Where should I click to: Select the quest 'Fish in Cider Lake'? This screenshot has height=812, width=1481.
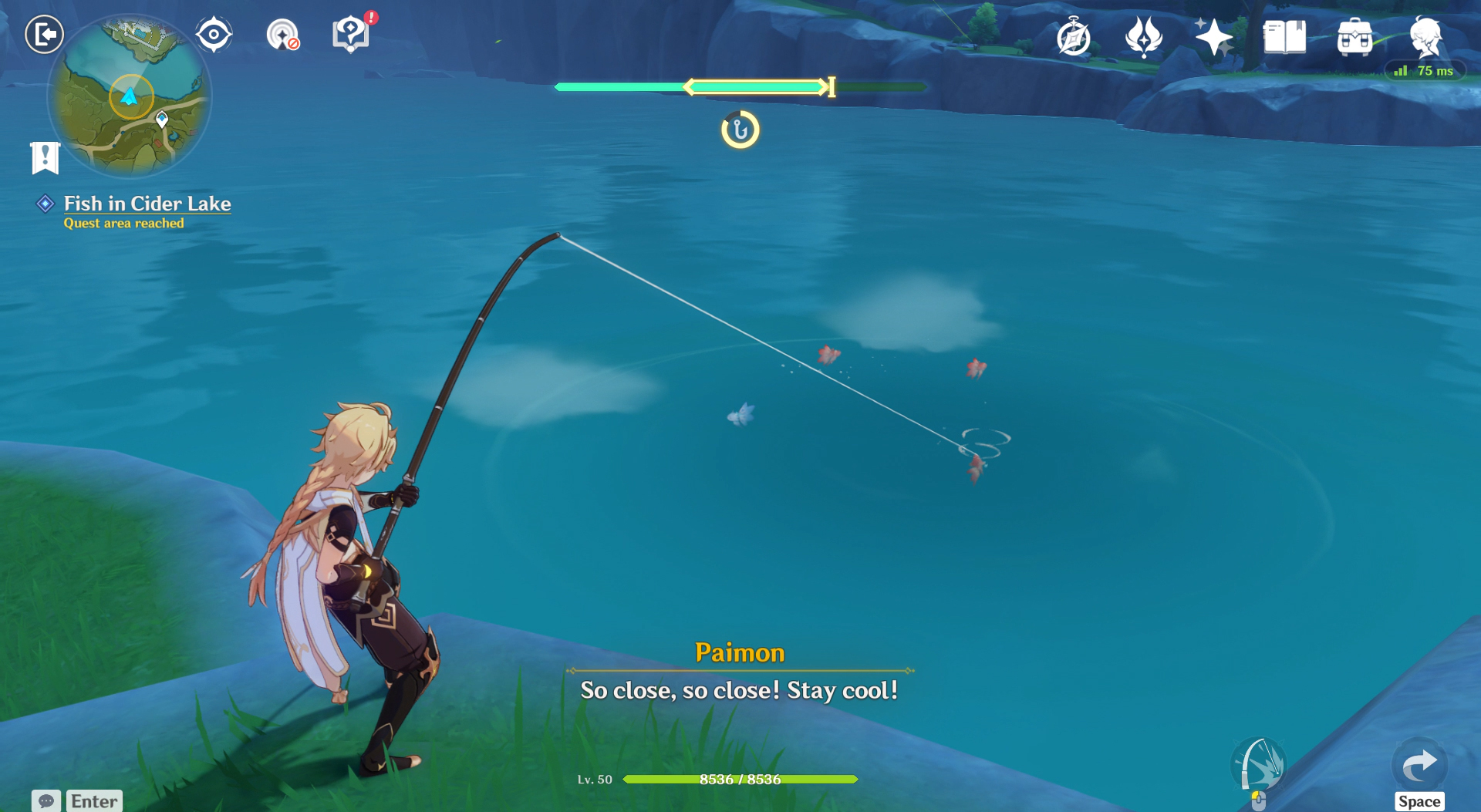click(147, 204)
